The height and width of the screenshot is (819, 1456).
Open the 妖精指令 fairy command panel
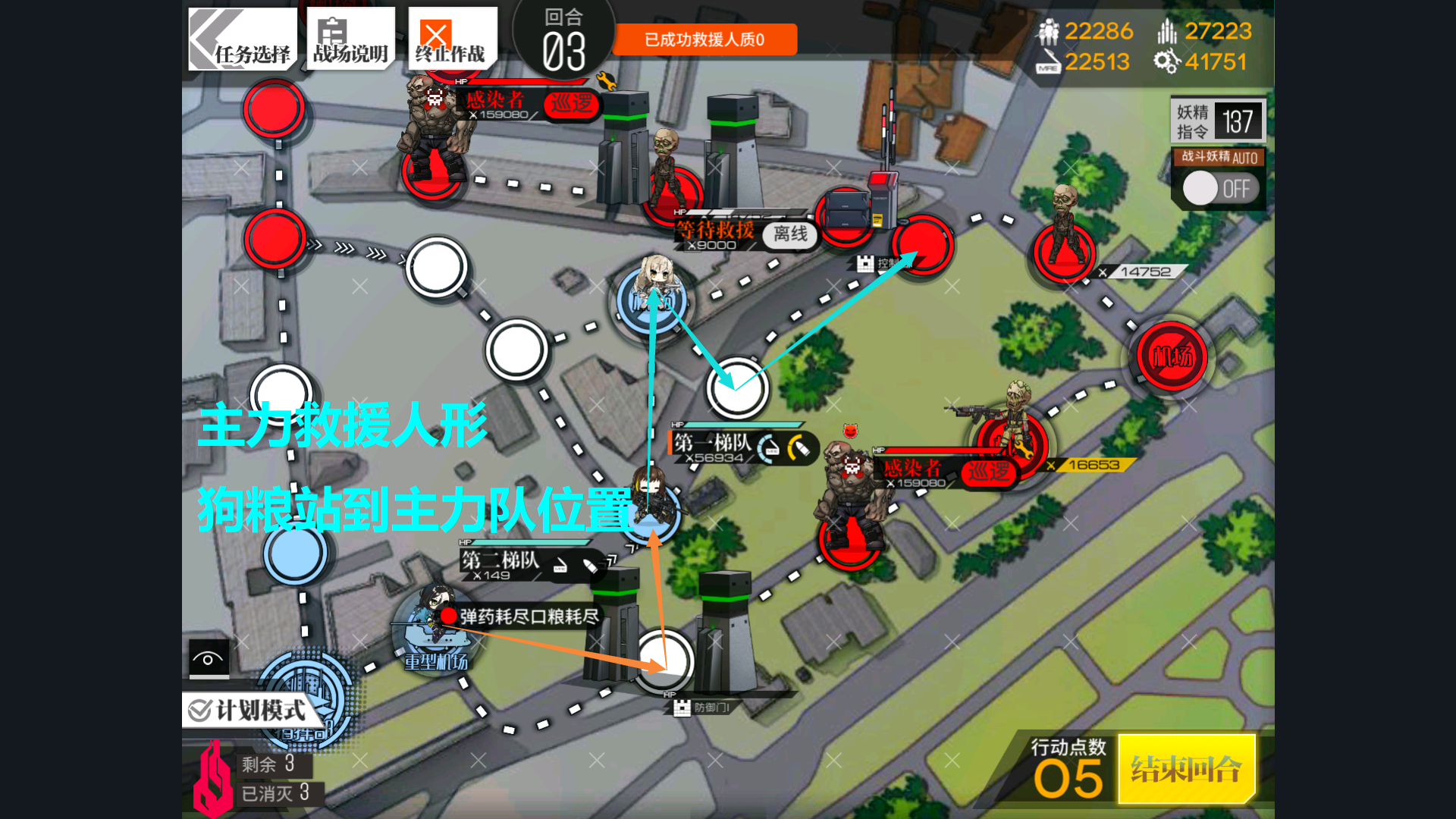1218,121
